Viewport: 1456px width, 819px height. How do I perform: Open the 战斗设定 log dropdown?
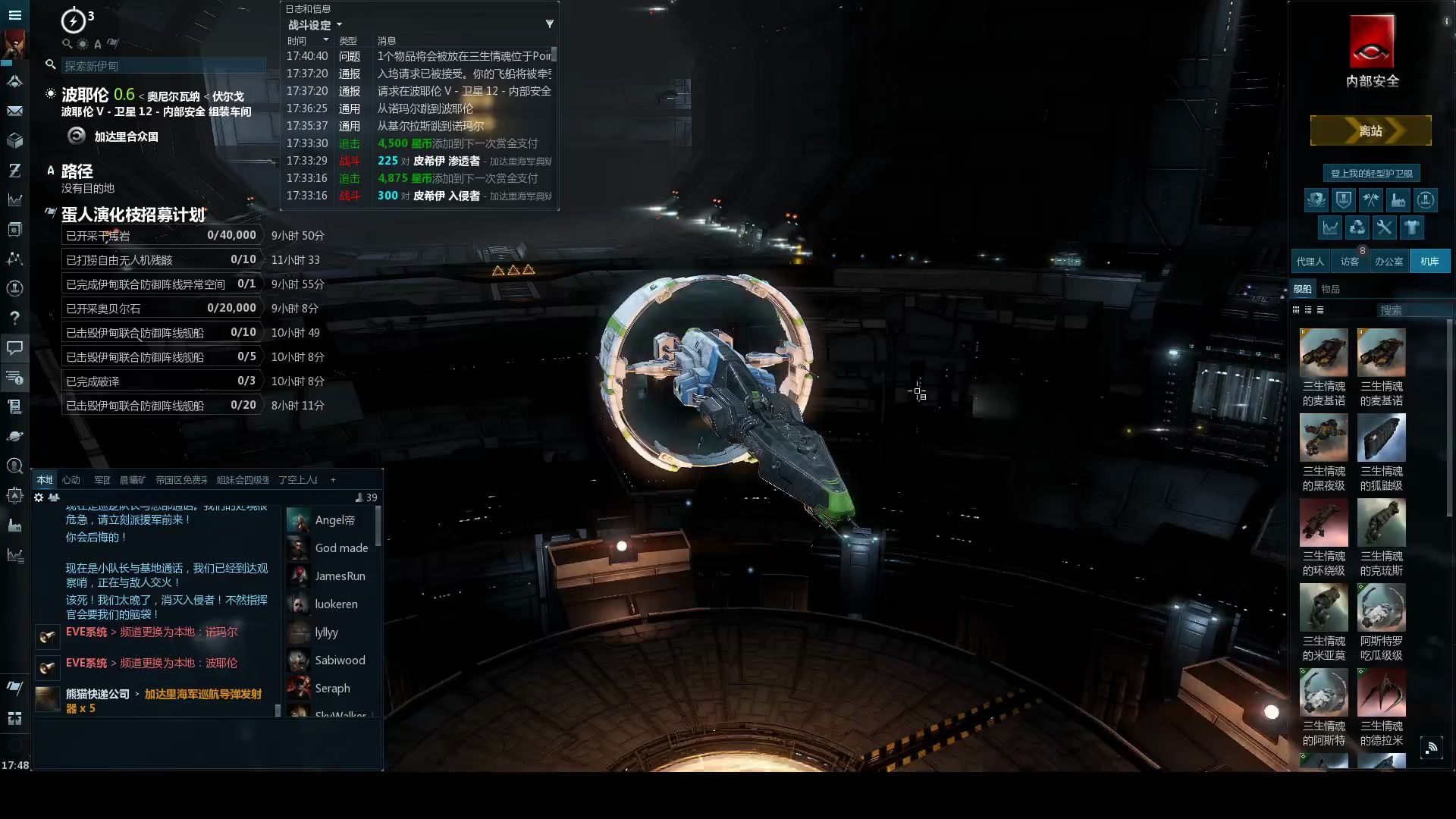[x=315, y=25]
